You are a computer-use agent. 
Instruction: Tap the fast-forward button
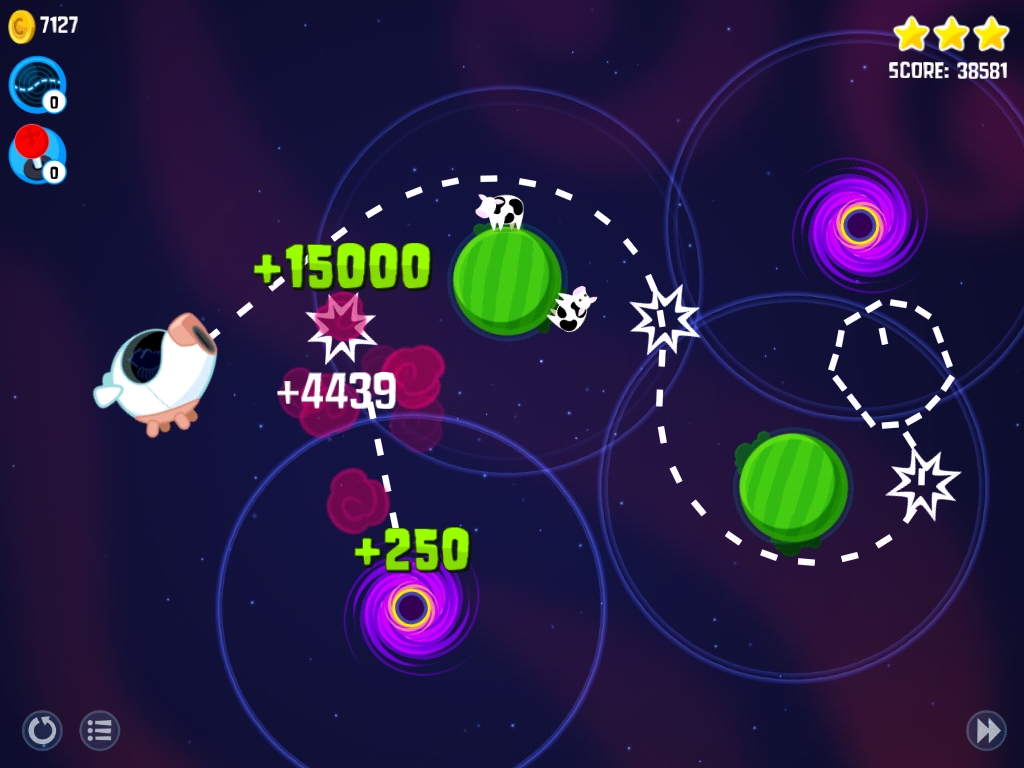pyautogui.click(x=986, y=731)
